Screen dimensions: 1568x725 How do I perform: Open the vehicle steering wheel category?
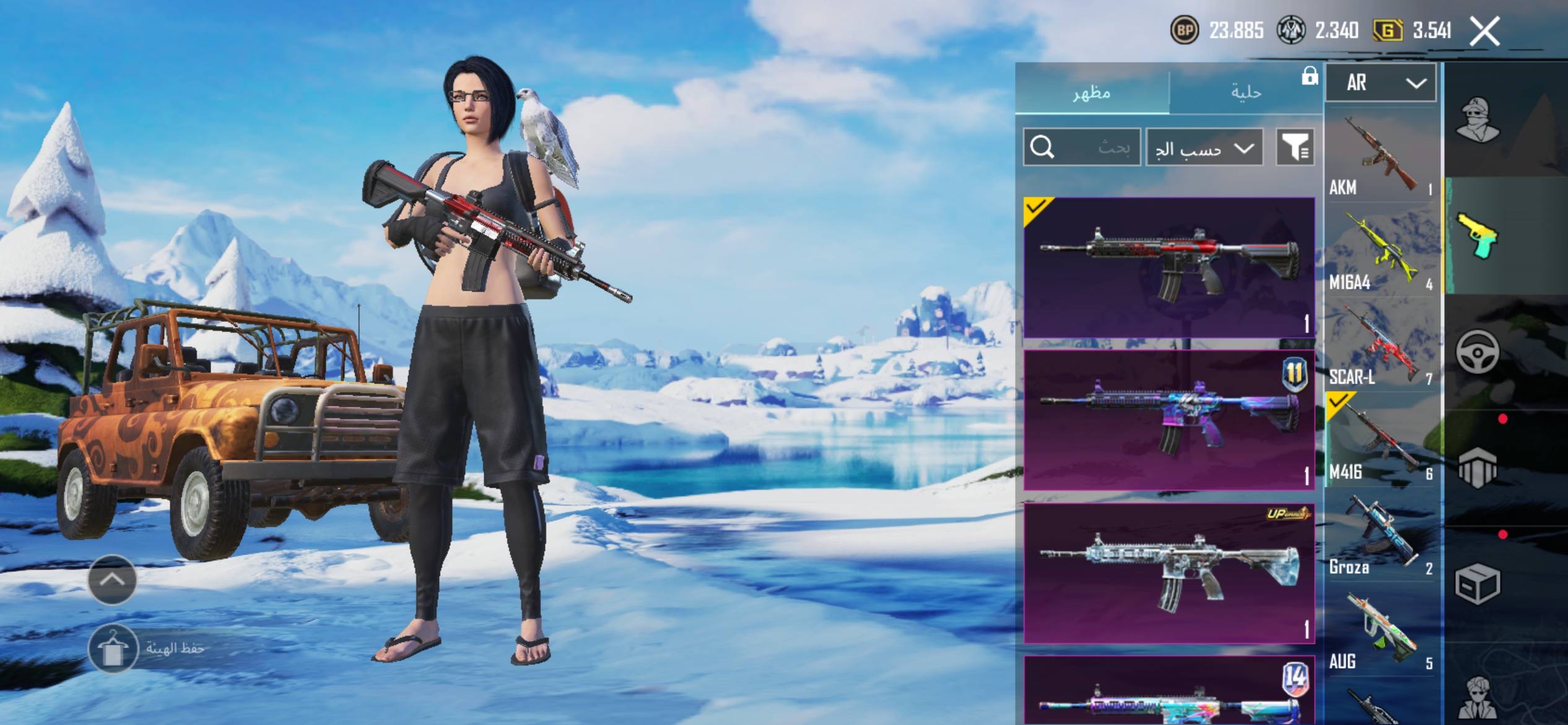tap(1477, 352)
